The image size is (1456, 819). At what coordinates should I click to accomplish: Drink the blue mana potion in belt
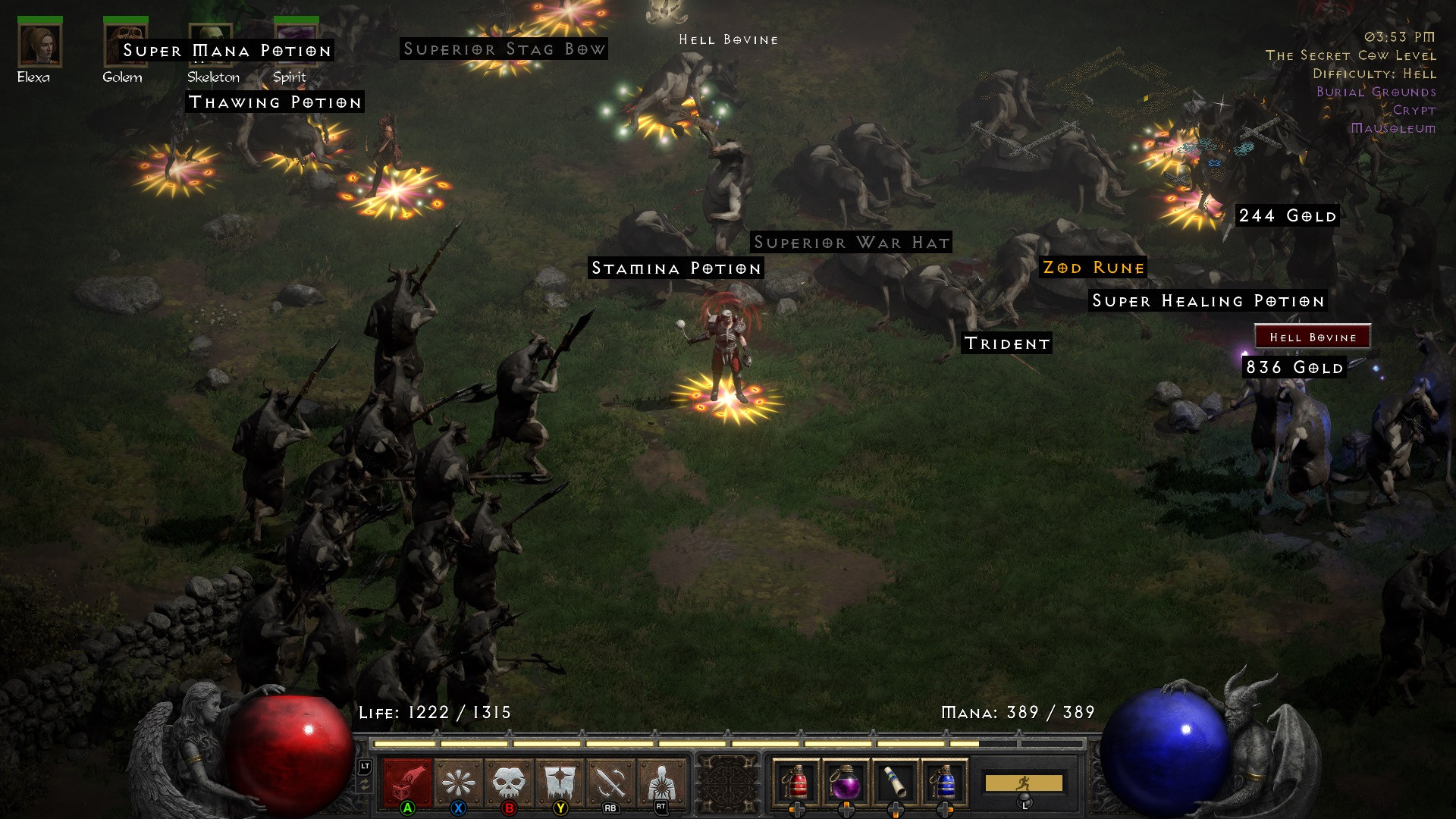945,783
